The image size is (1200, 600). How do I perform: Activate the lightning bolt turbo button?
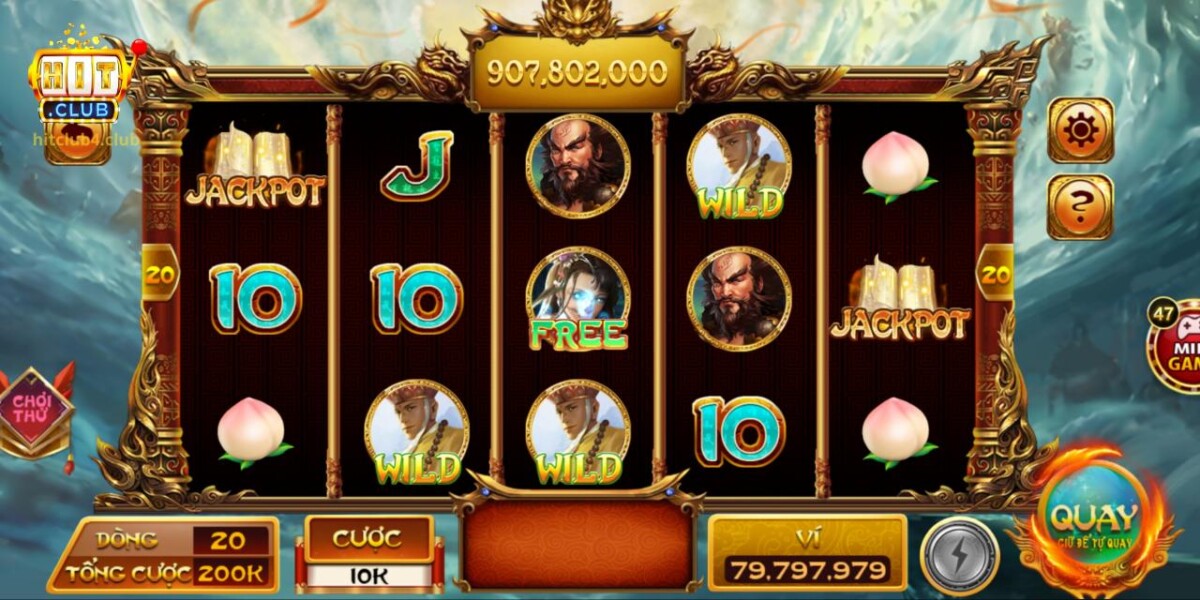[x=959, y=556]
